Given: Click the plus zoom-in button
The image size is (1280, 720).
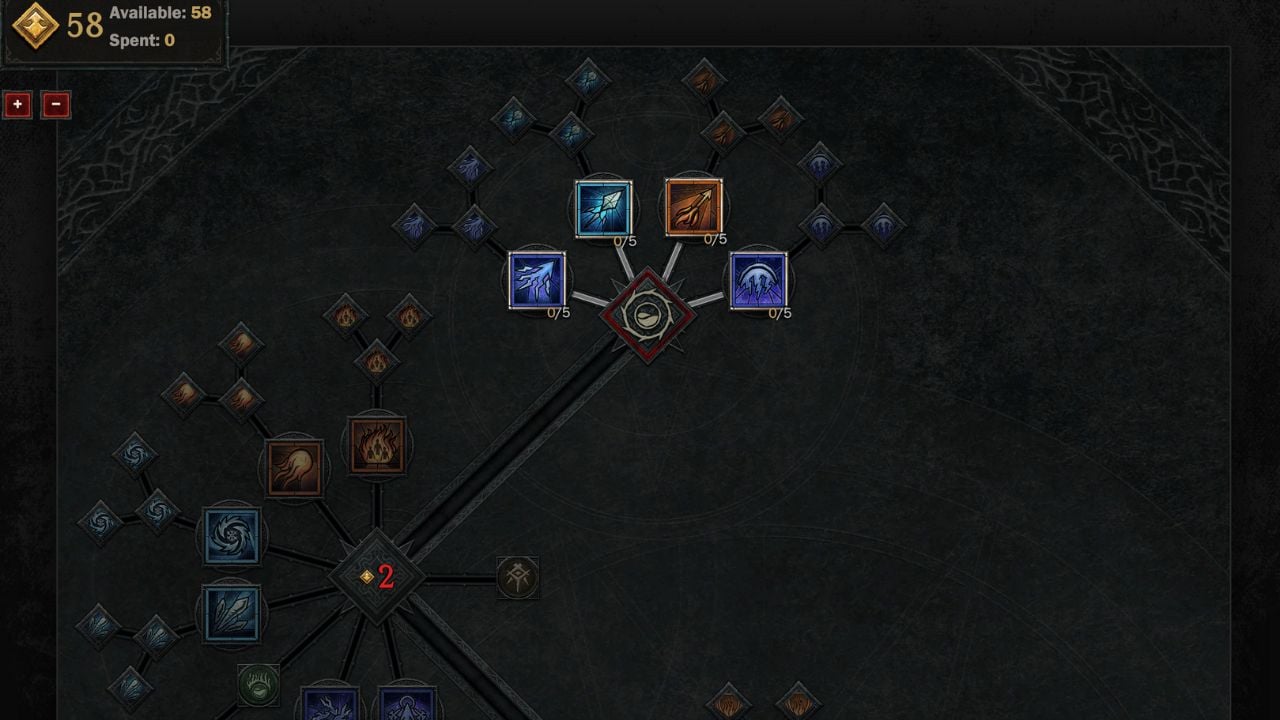Looking at the screenshot, I should (x=16, y=105).
